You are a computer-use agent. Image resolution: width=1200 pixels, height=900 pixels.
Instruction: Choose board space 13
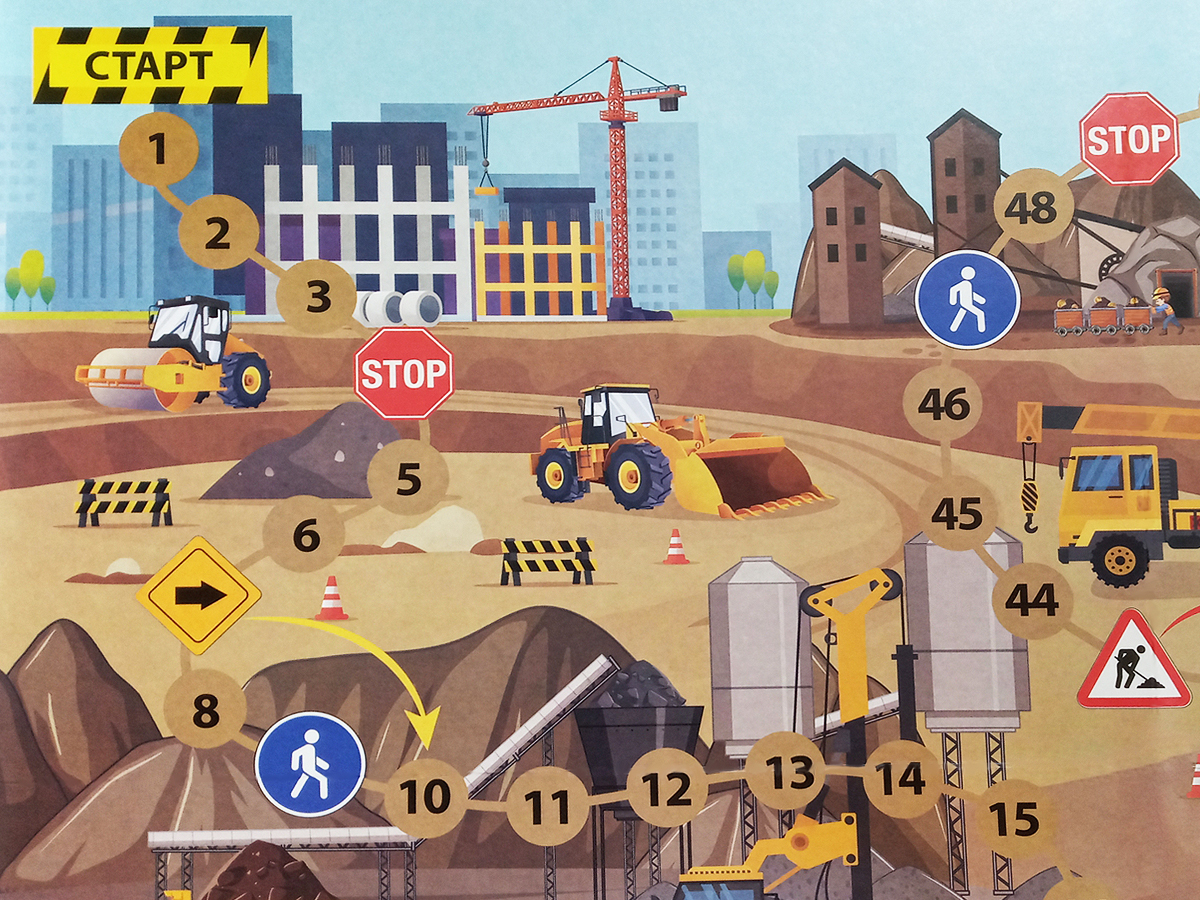pyautogui.click(x=787, y=770)
